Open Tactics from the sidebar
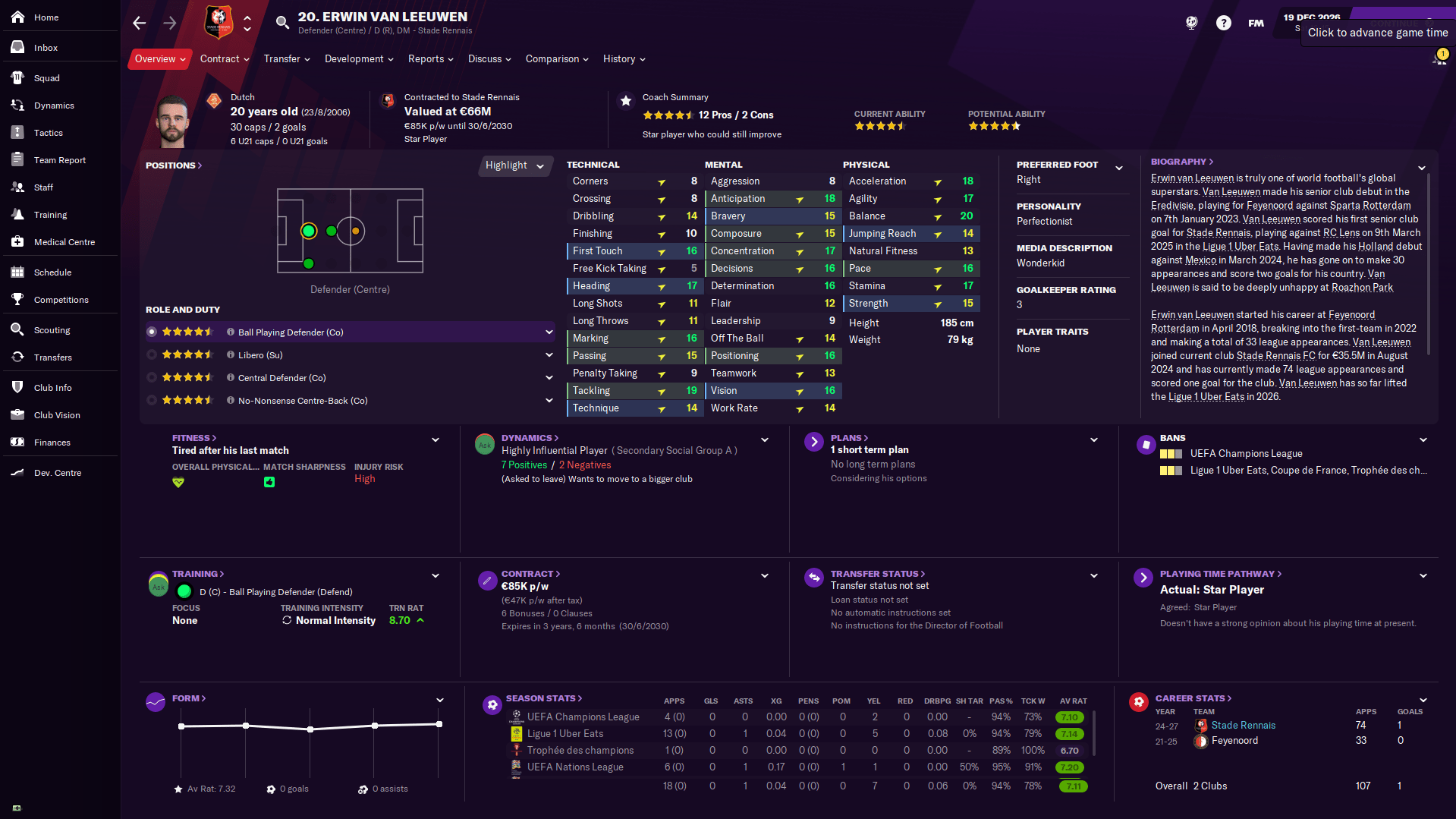 pyautogui.click(x=48, y=132)
